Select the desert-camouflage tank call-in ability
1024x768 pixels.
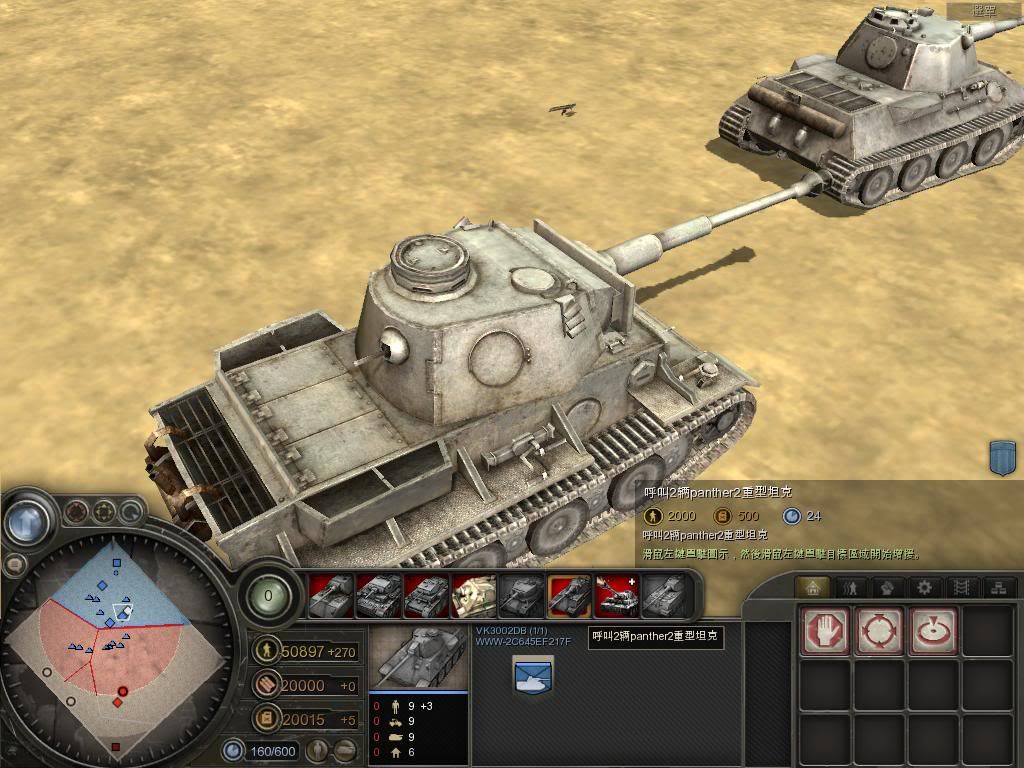pos(474,596)
